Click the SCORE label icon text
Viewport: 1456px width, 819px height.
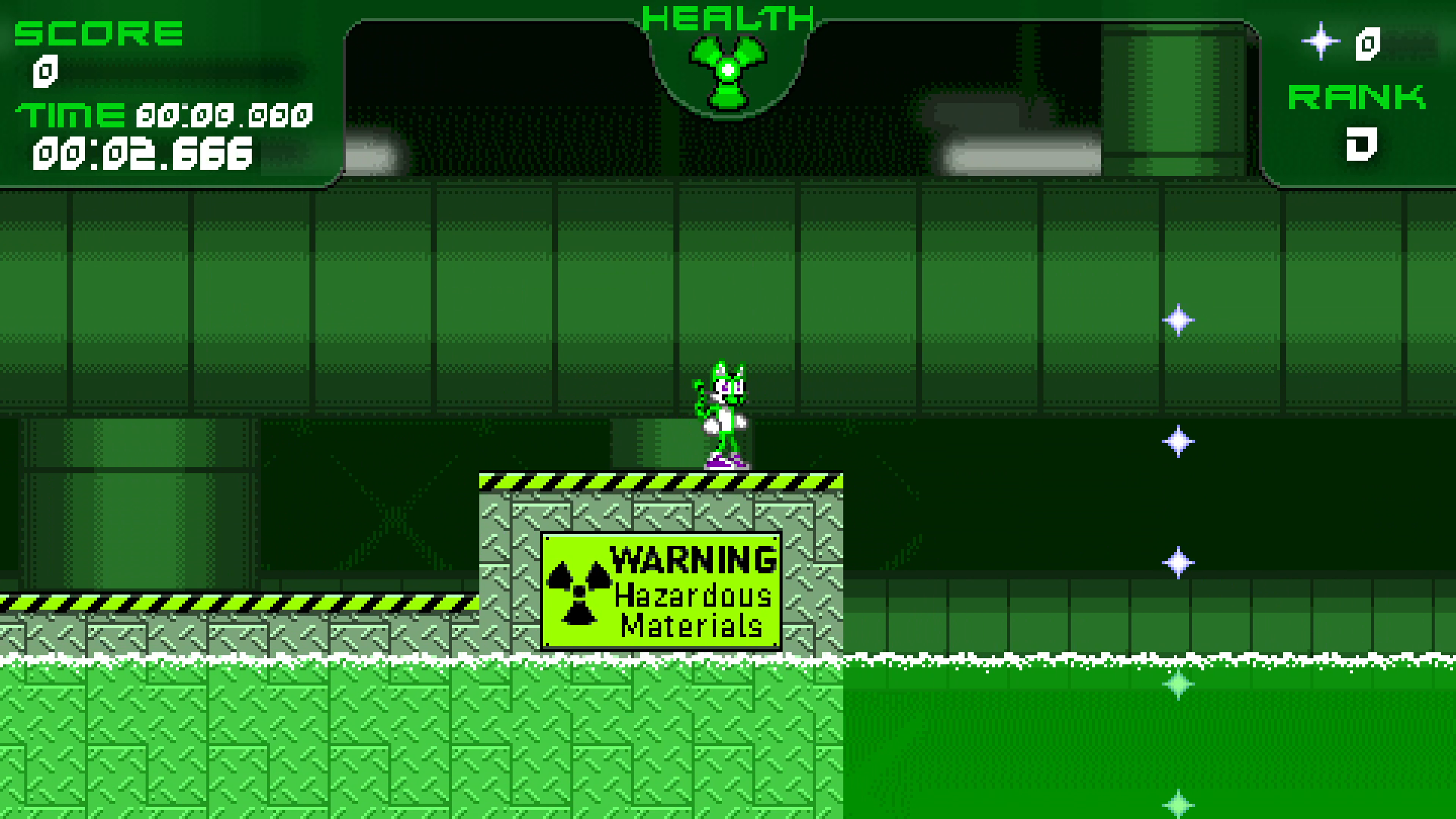point(99,32)
